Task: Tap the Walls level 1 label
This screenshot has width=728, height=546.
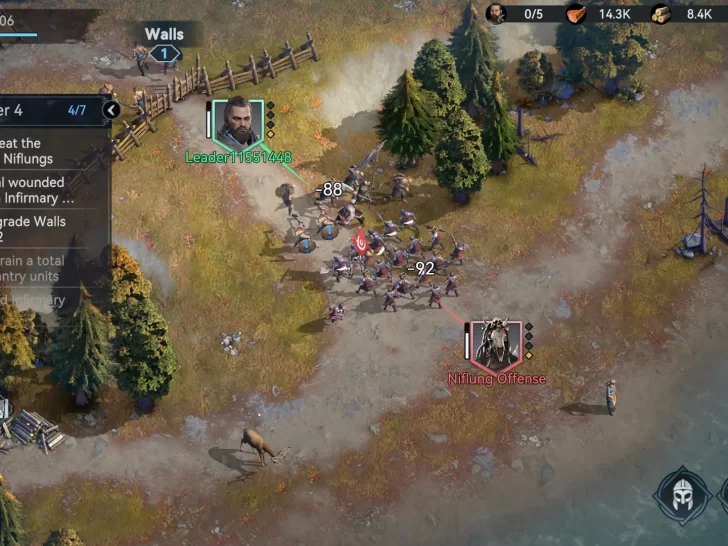Action: (x=165, y=43)
